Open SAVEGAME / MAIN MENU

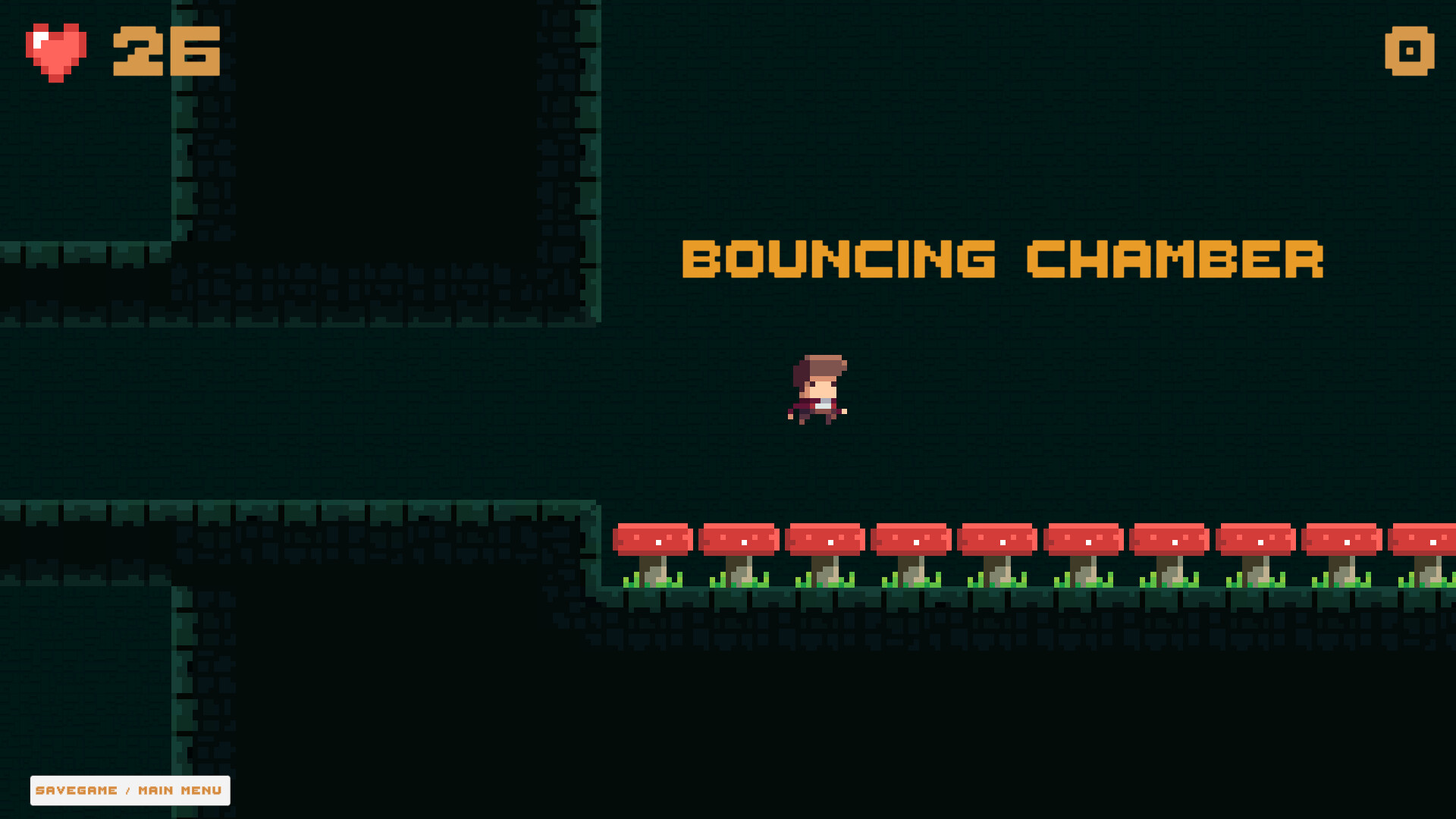point(129,790)
